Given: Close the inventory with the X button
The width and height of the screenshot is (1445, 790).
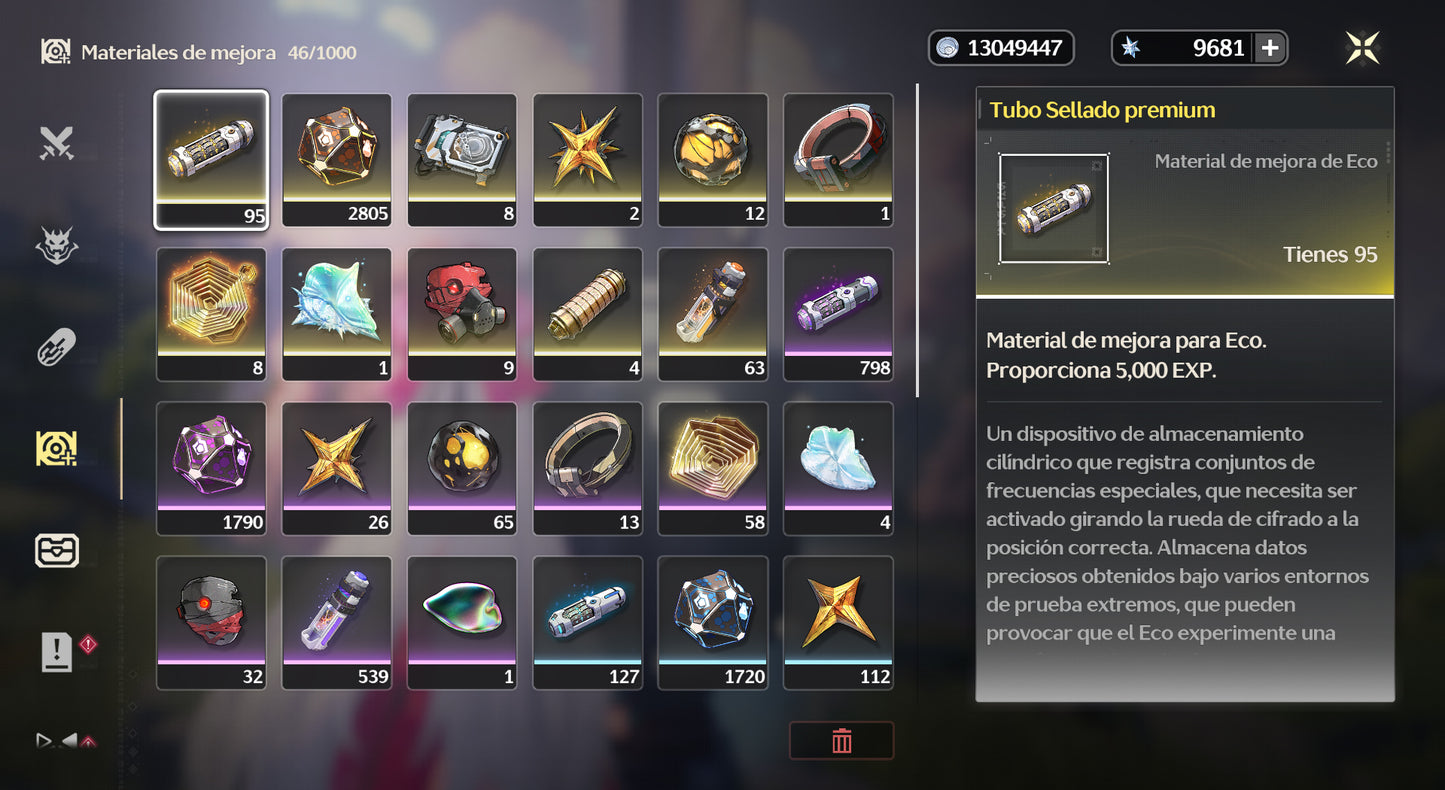Looking at the screenshot, I should coord(1362,48).
